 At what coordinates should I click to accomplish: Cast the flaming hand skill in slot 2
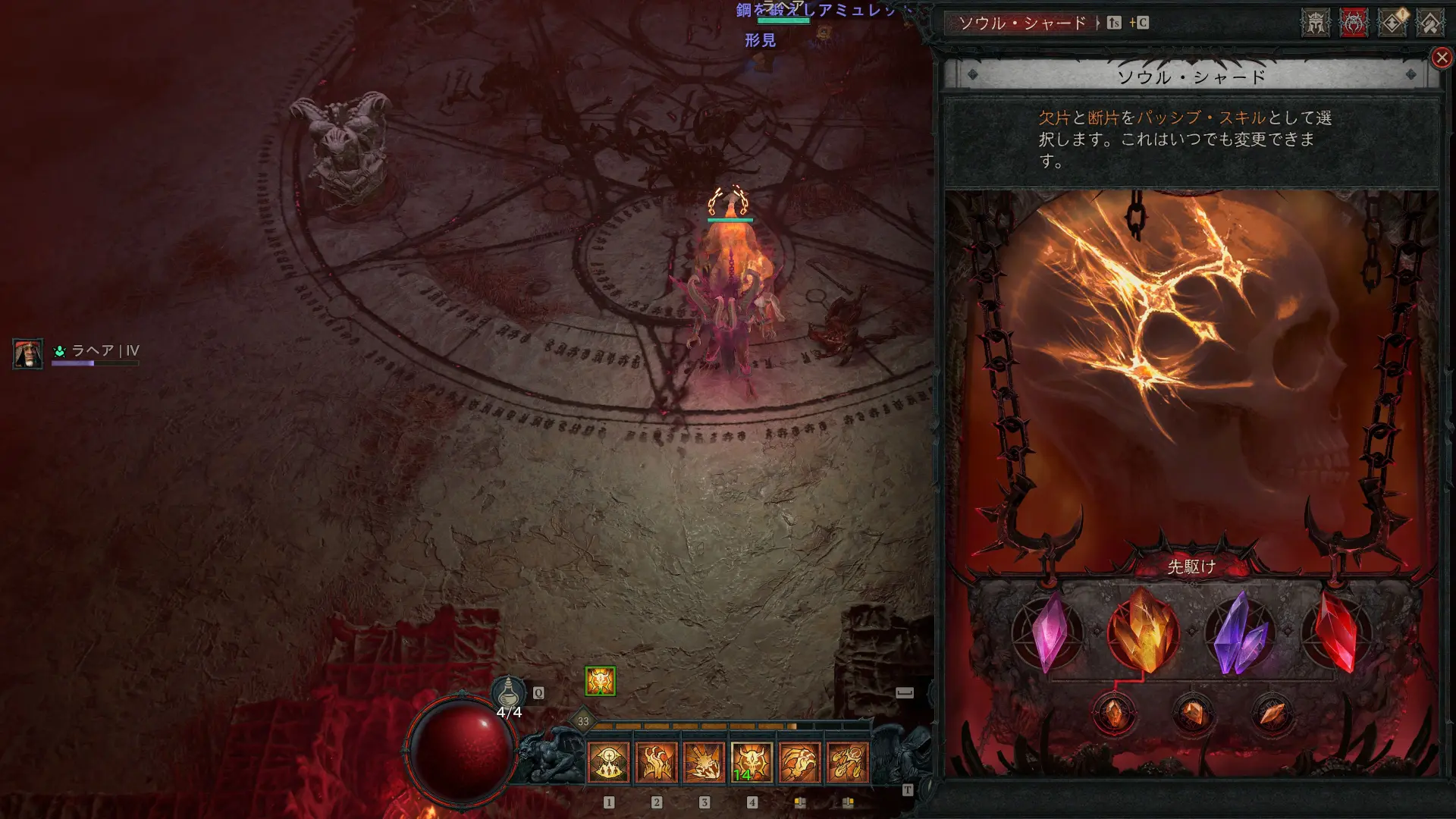[x=656, y=761]
